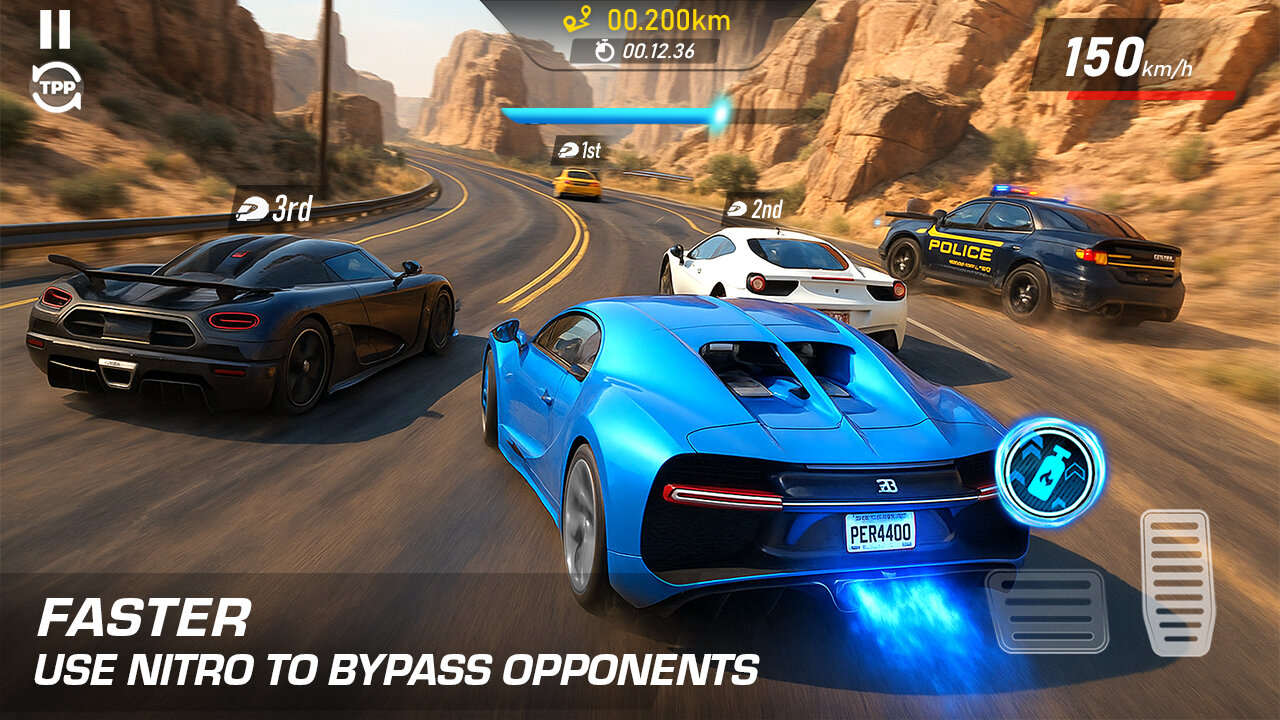
Task: Pause the race
Action: 55,30
